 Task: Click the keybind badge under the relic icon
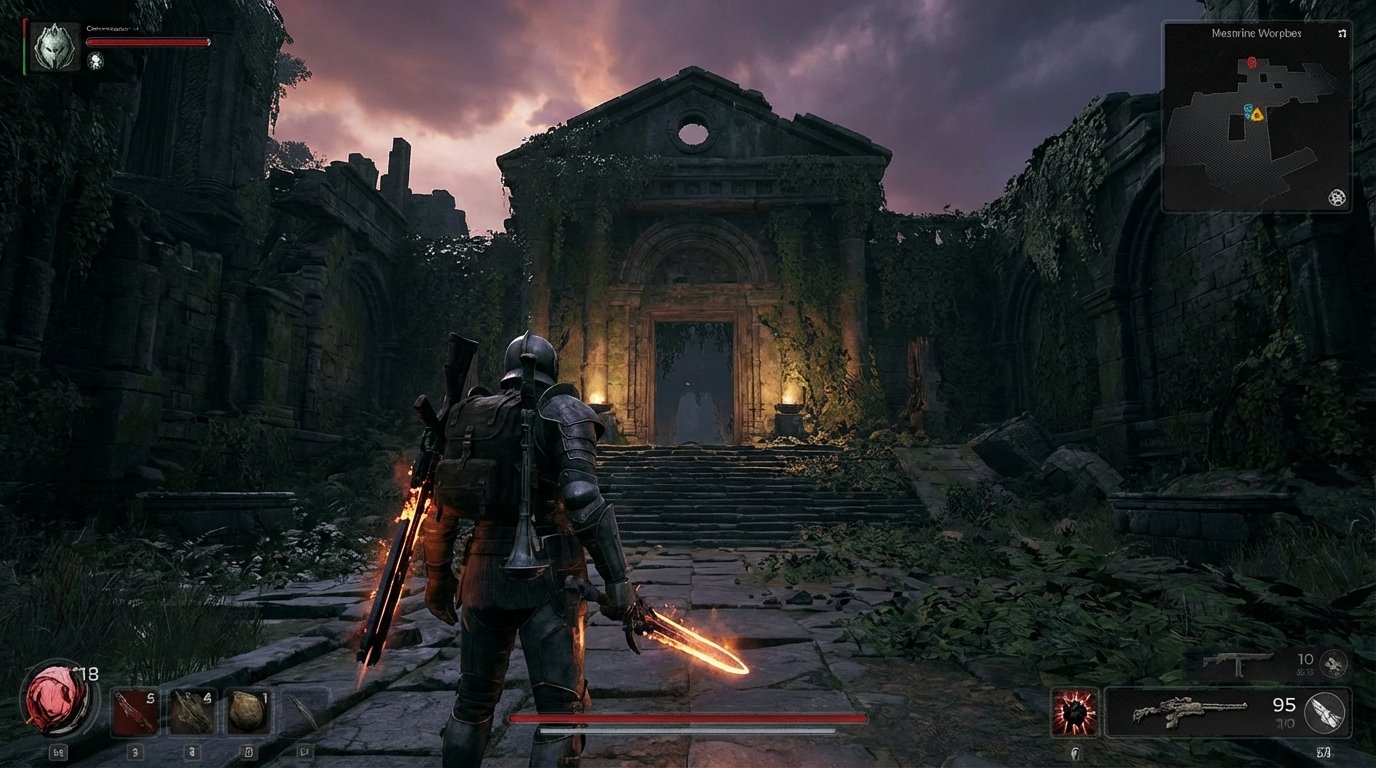(x=60, y=752)
